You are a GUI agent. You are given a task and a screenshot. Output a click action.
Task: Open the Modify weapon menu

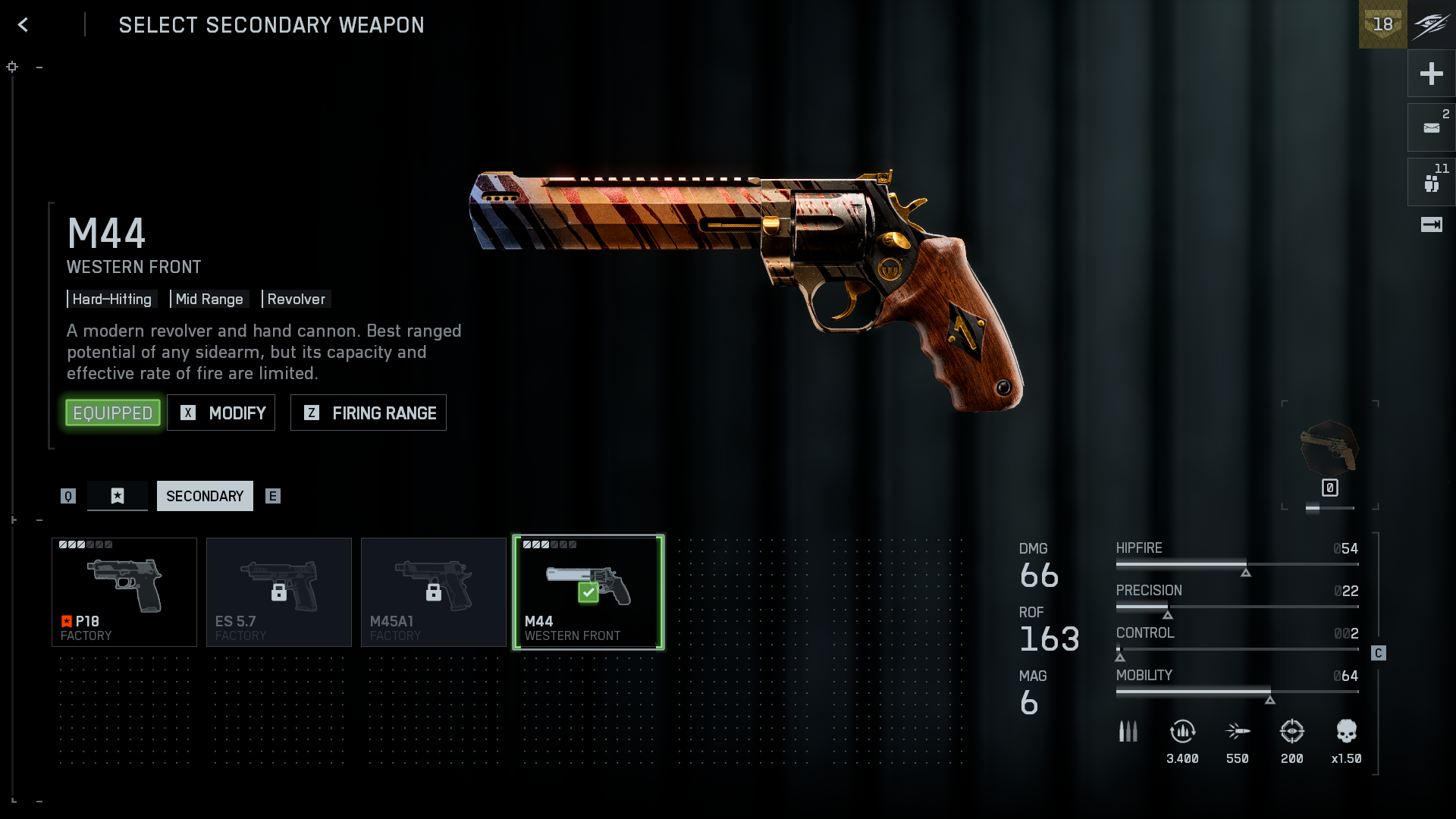tap(221, 413)
